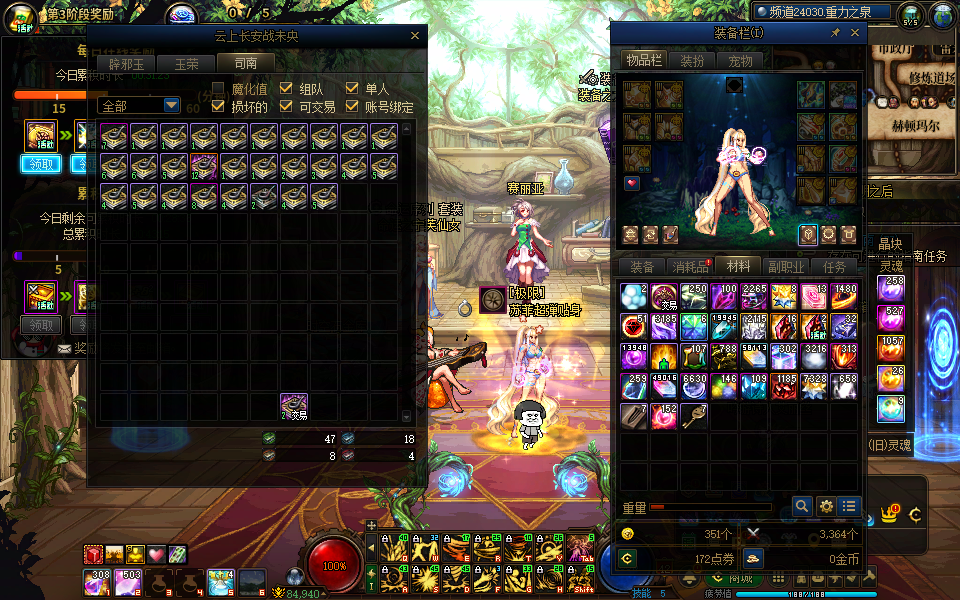
Task: Uncheck the 可交易 filter
Action: tap(286, 106)
